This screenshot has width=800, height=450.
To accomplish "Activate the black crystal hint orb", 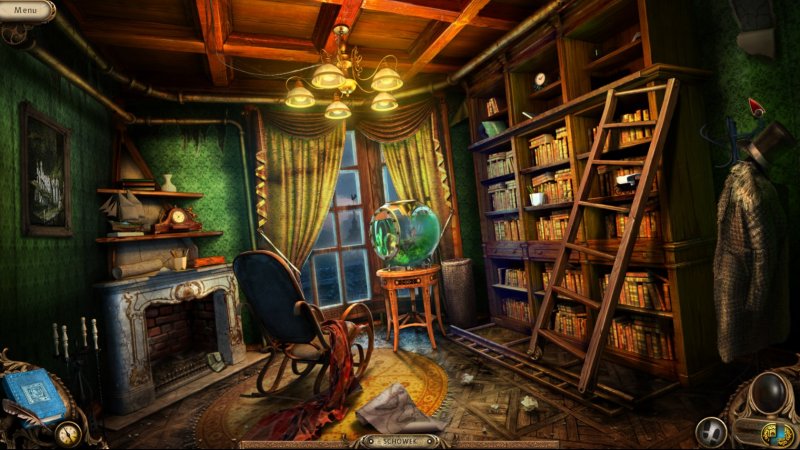I will (x=770, y=390).
